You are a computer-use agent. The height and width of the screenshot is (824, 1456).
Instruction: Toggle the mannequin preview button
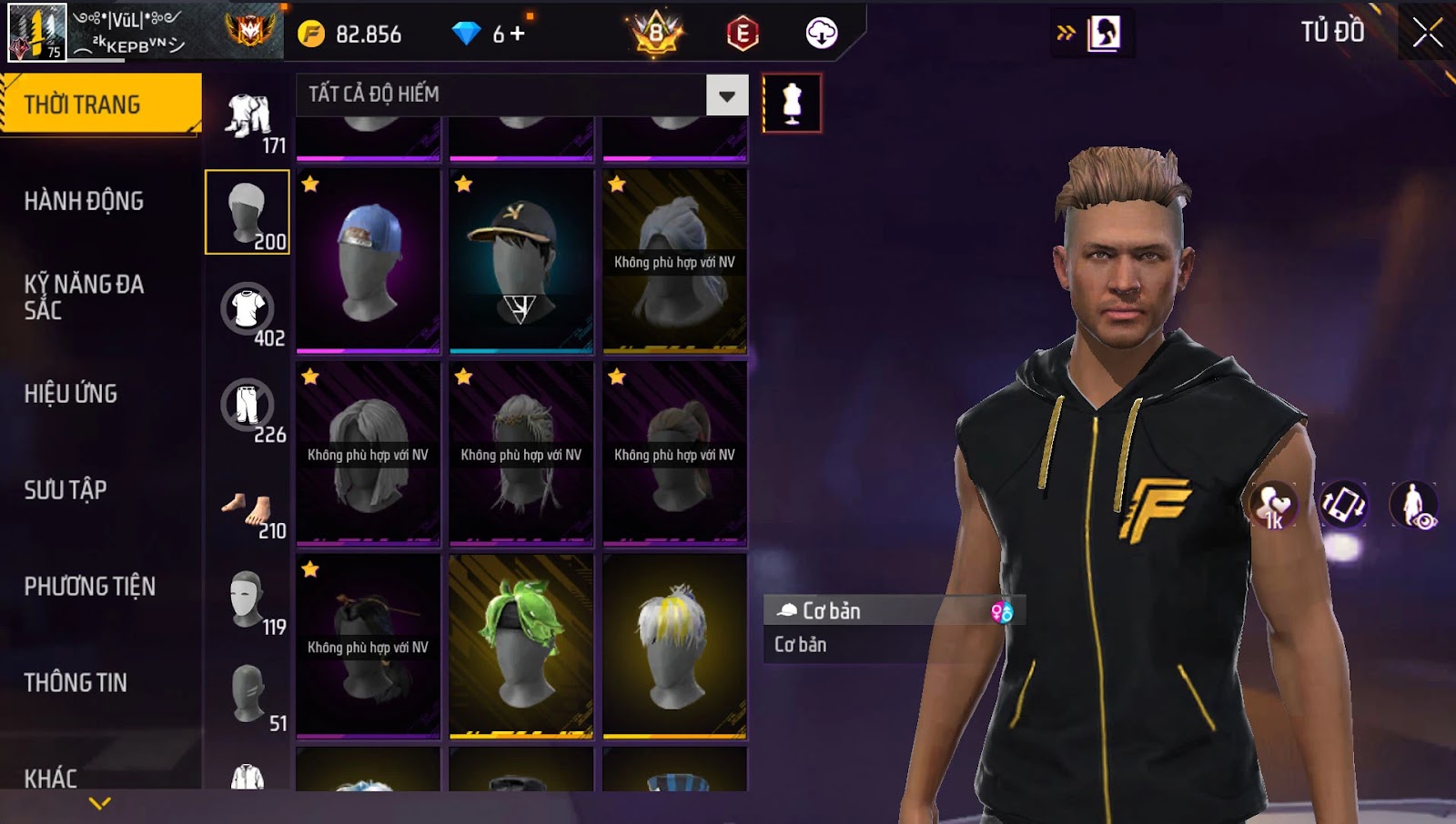pos(792,104)
